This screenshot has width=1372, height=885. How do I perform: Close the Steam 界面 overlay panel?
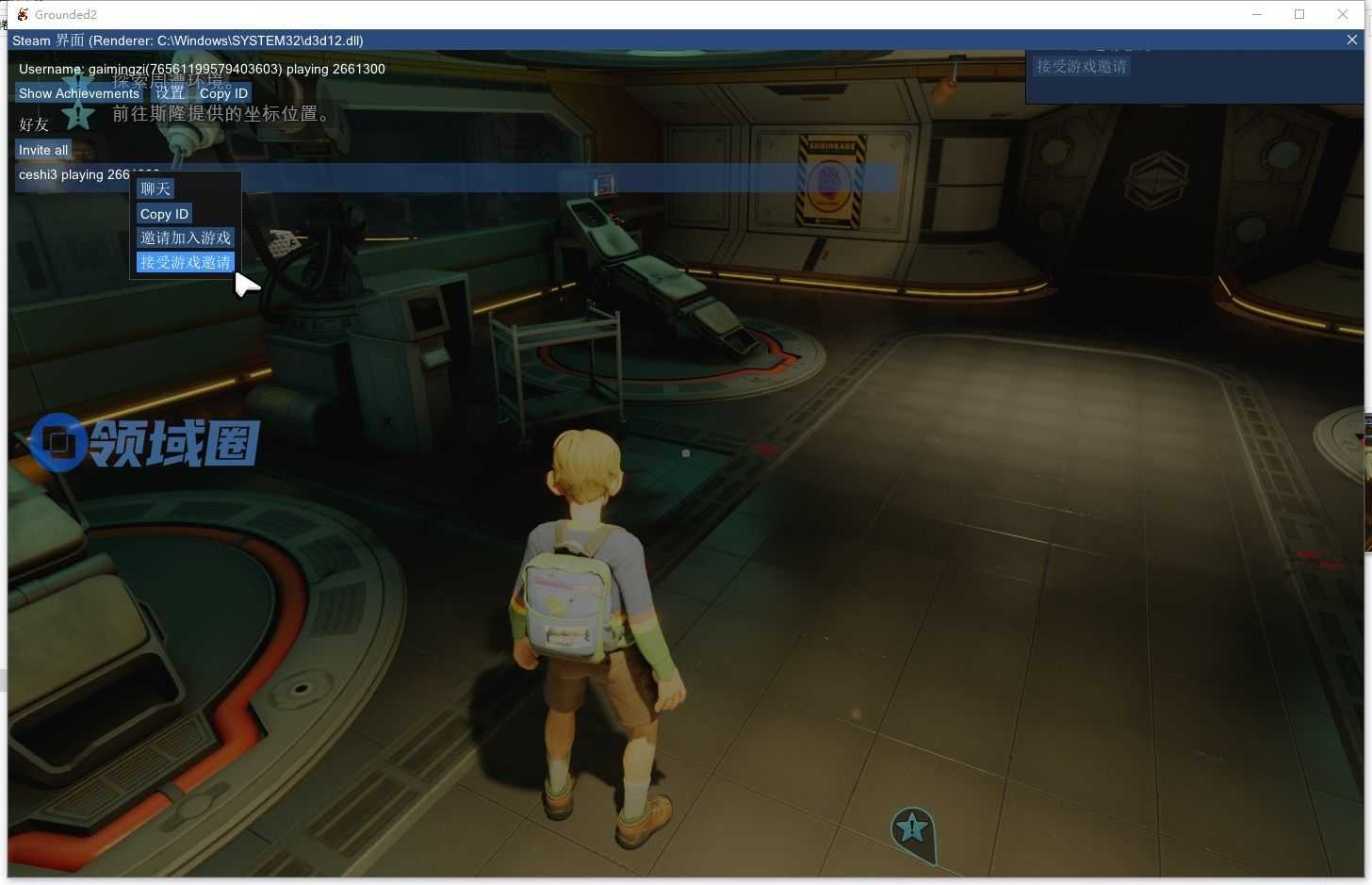coord(1352,40)
